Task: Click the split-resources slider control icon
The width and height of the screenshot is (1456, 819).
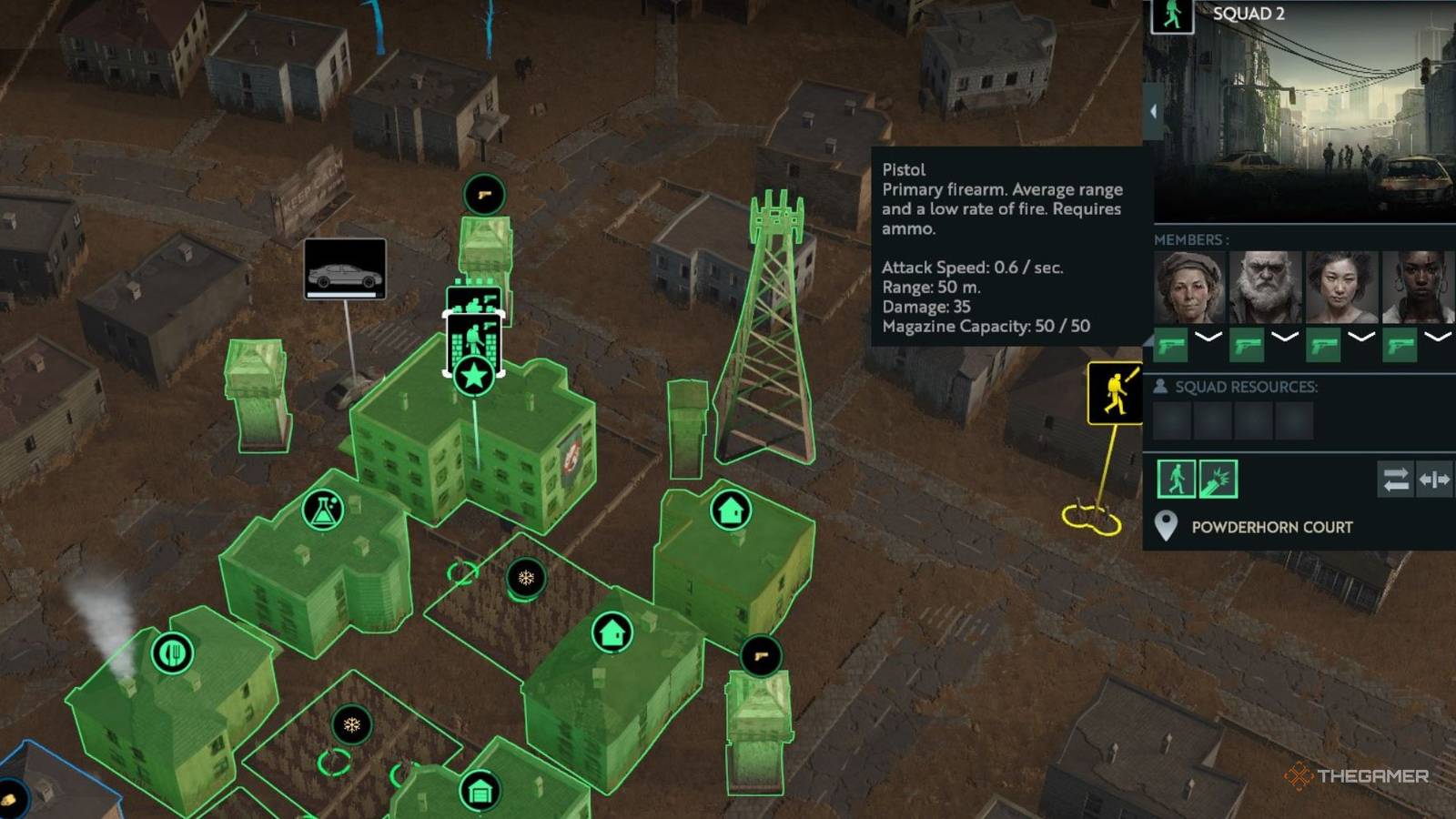Action: [x=1434, y=480]
